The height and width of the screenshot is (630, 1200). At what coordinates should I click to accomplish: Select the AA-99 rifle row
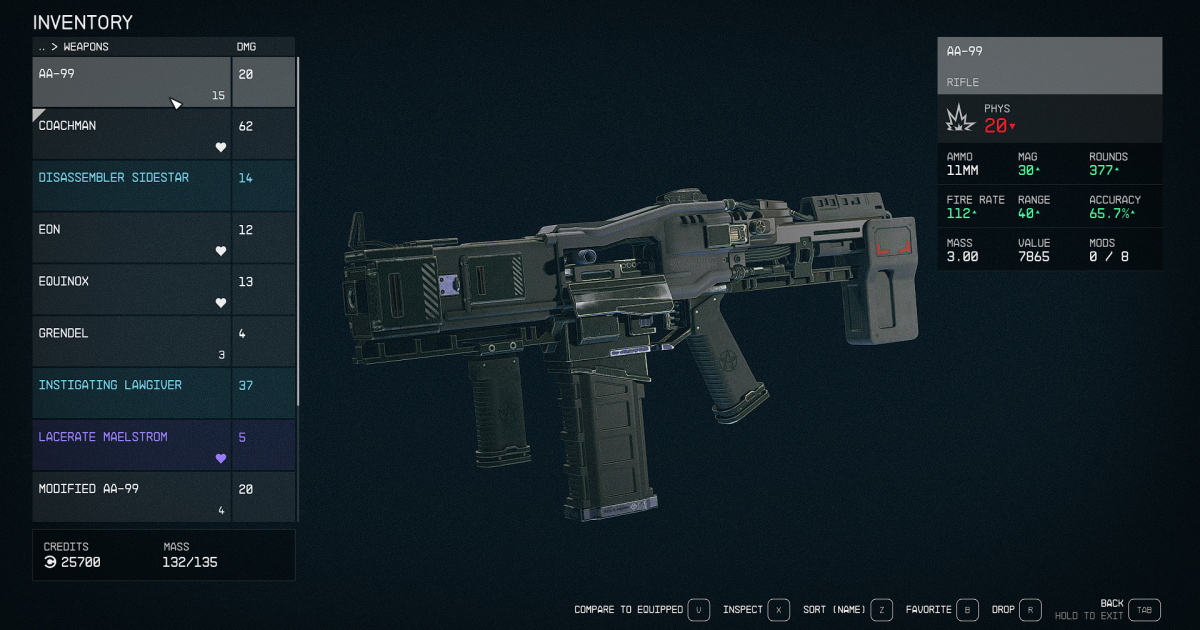point(132,82)
